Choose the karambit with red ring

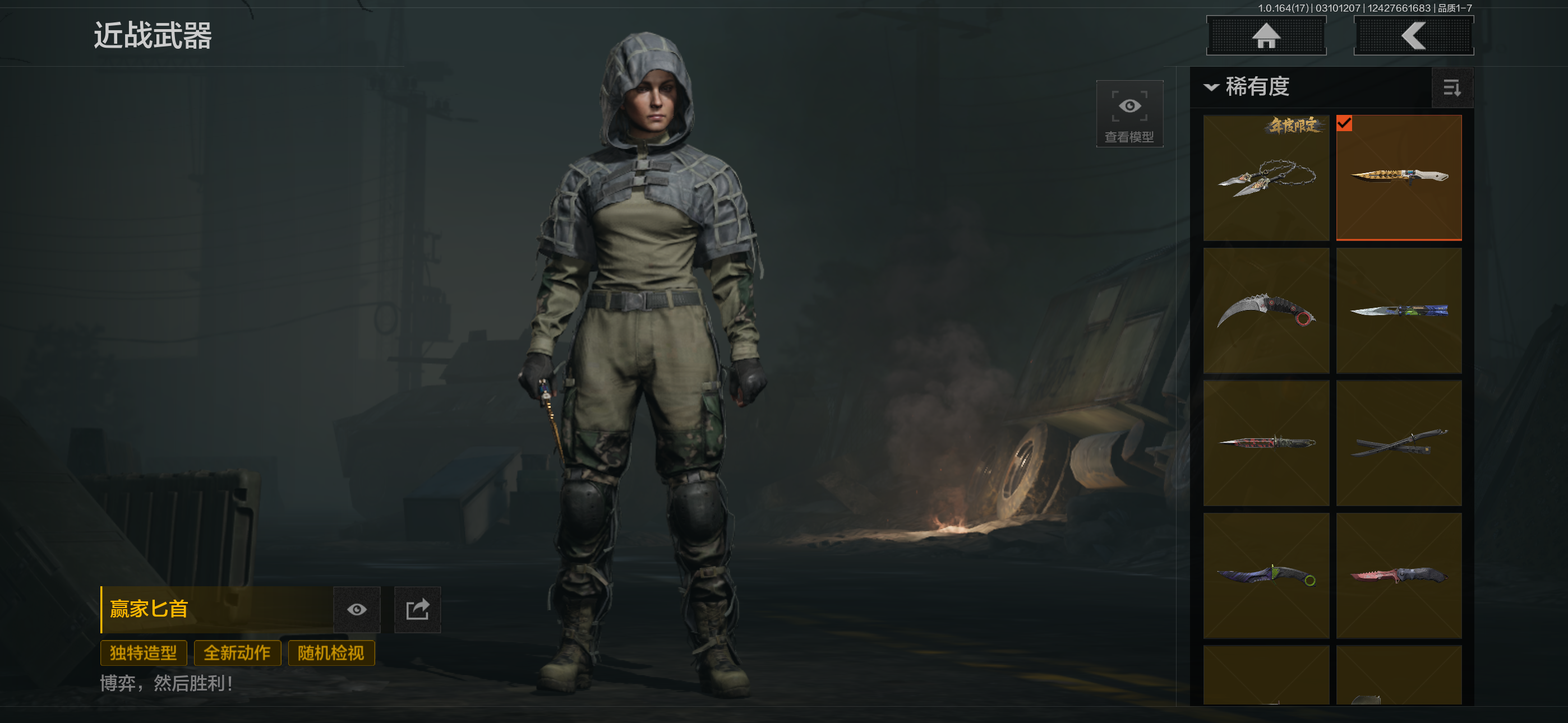tap(1266, 310)
